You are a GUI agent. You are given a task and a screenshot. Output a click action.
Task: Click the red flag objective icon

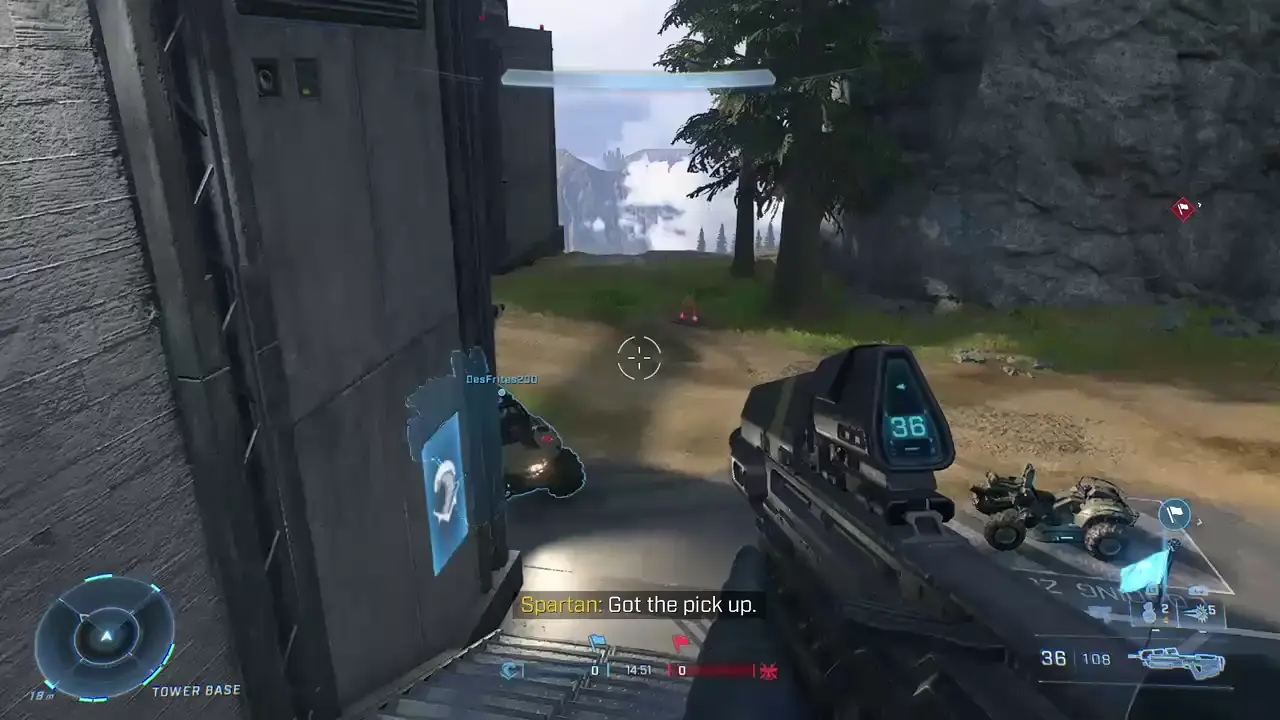(x=680, y=641)
